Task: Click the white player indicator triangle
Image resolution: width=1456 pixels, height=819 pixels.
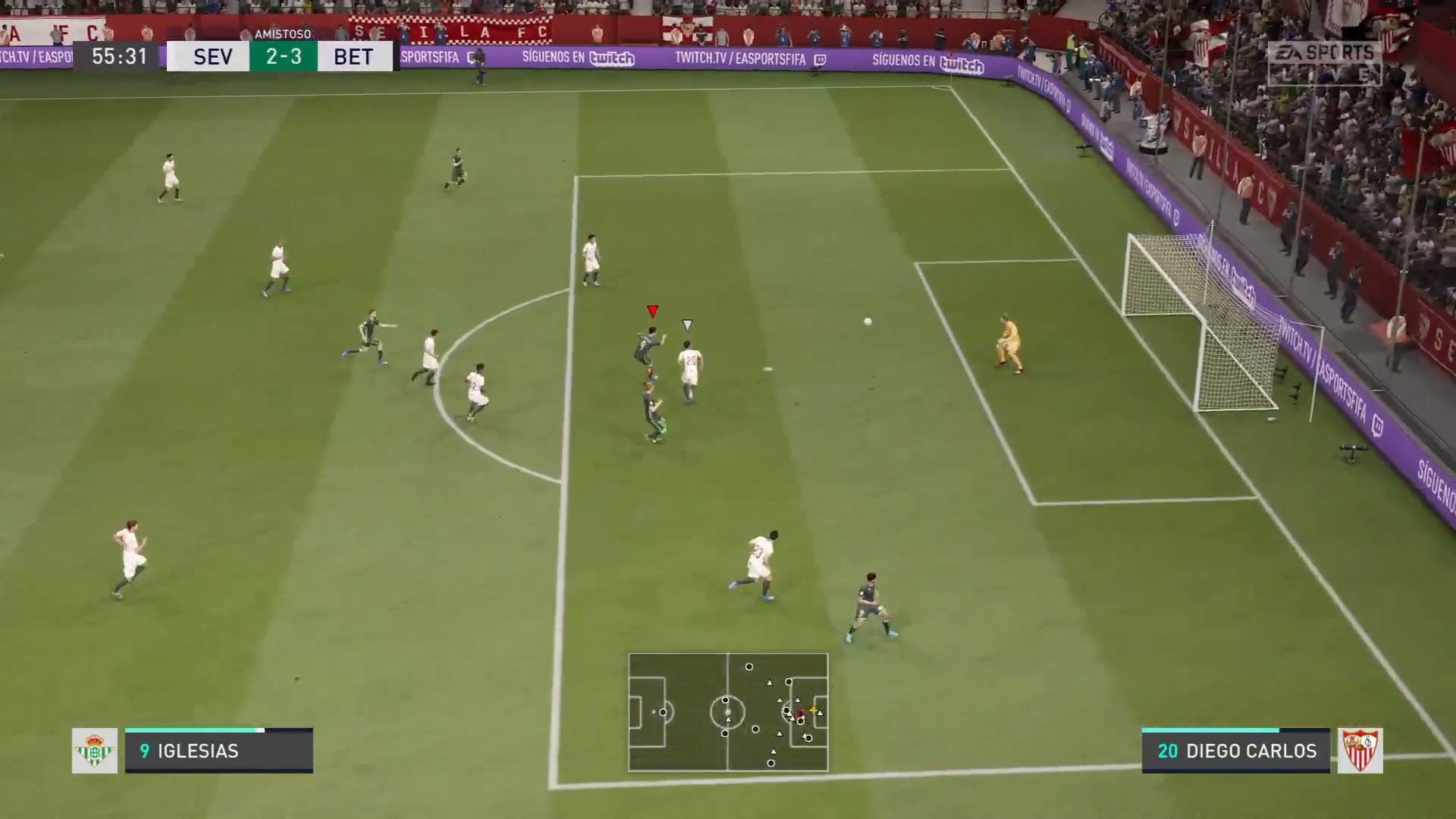Action: (x=687, y=324)
